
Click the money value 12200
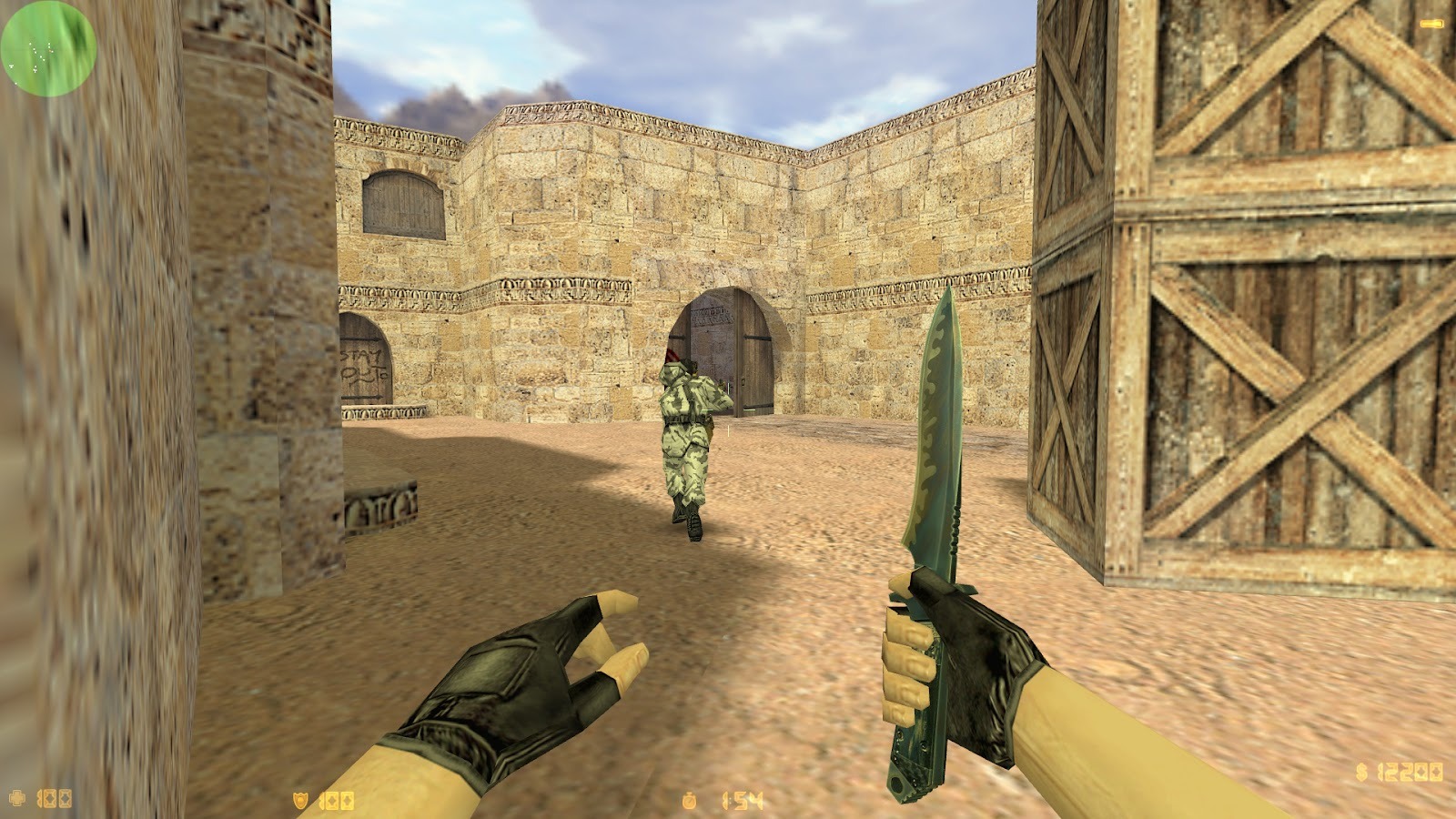pyautogui.click(x=1410, y=773)
